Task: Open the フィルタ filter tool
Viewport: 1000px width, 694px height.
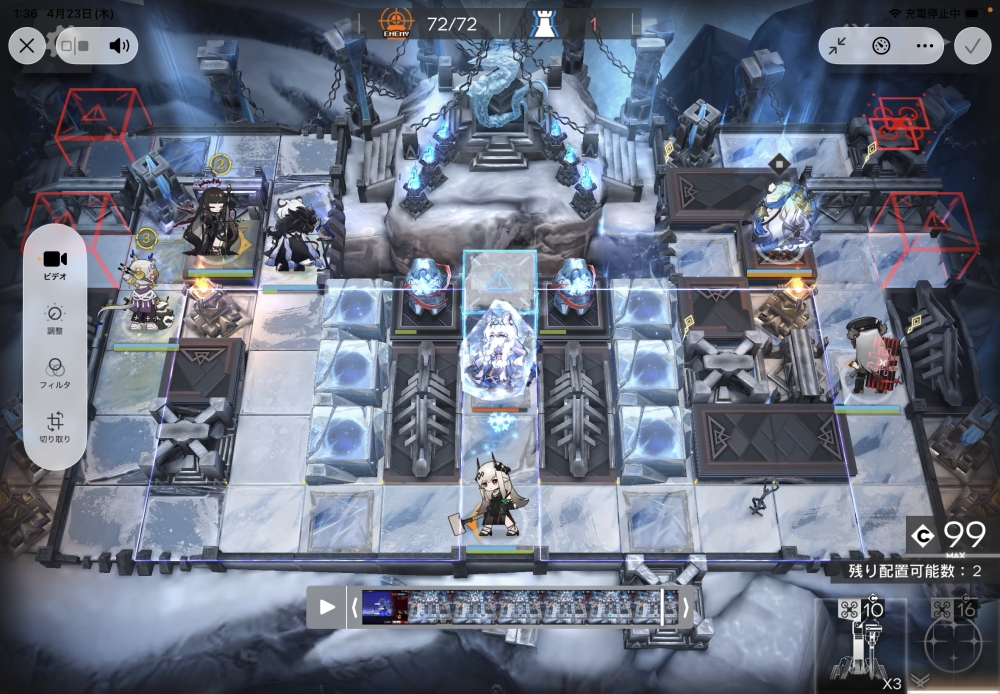Action: pos(55,373)
